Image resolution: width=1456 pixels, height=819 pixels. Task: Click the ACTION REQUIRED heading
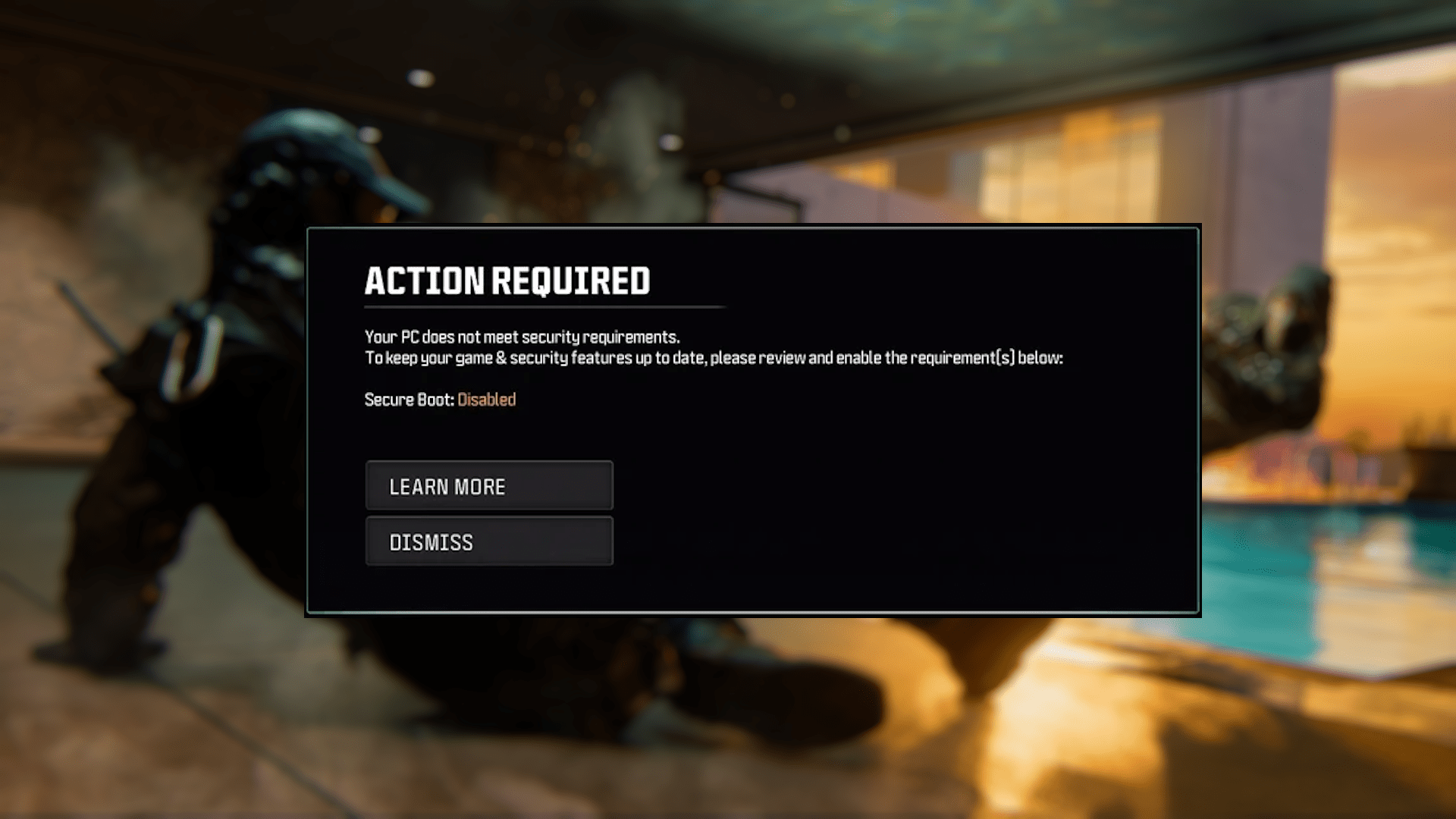click(507, 281)
